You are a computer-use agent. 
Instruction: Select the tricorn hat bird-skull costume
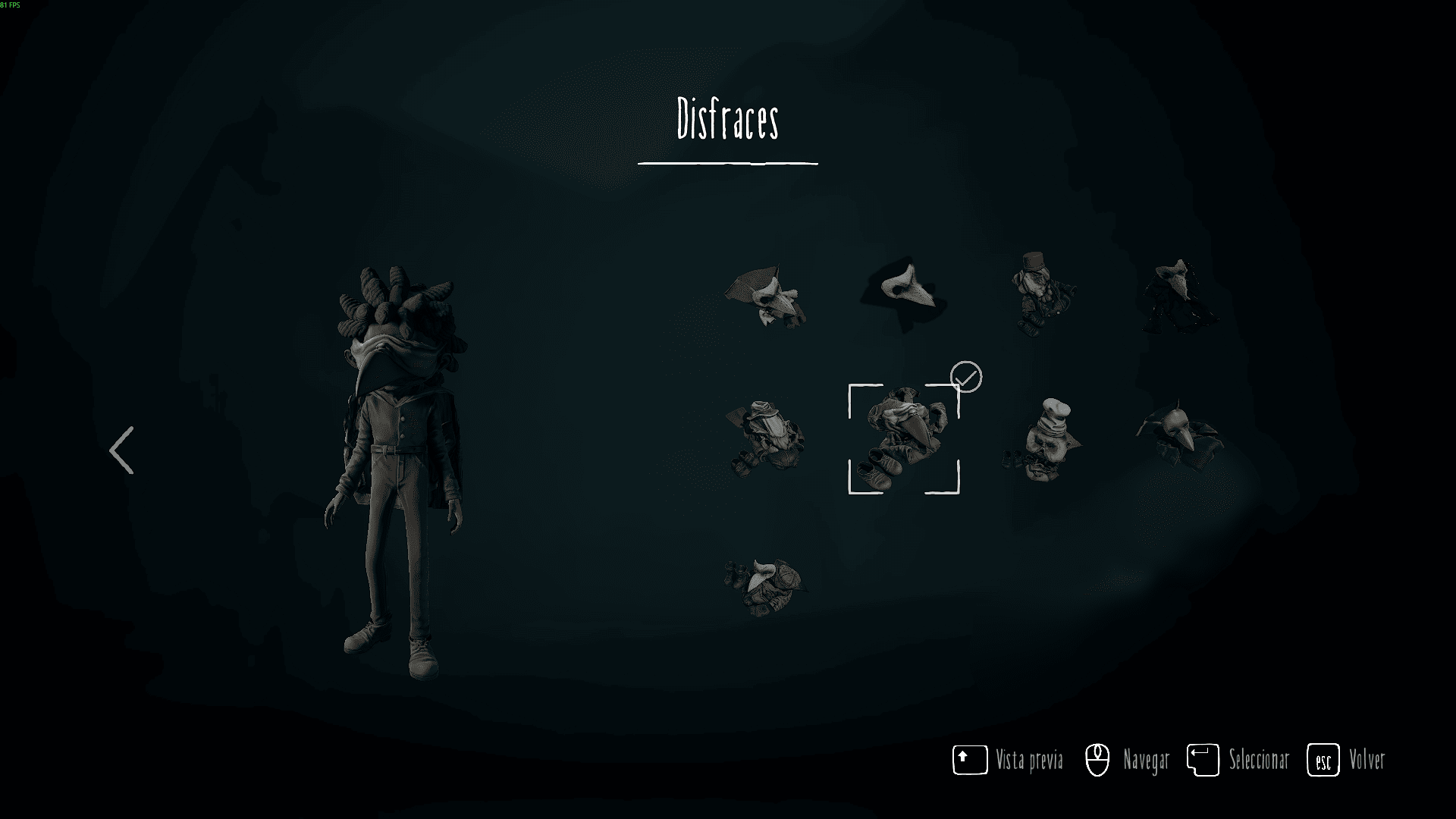[x=766, y=297]
